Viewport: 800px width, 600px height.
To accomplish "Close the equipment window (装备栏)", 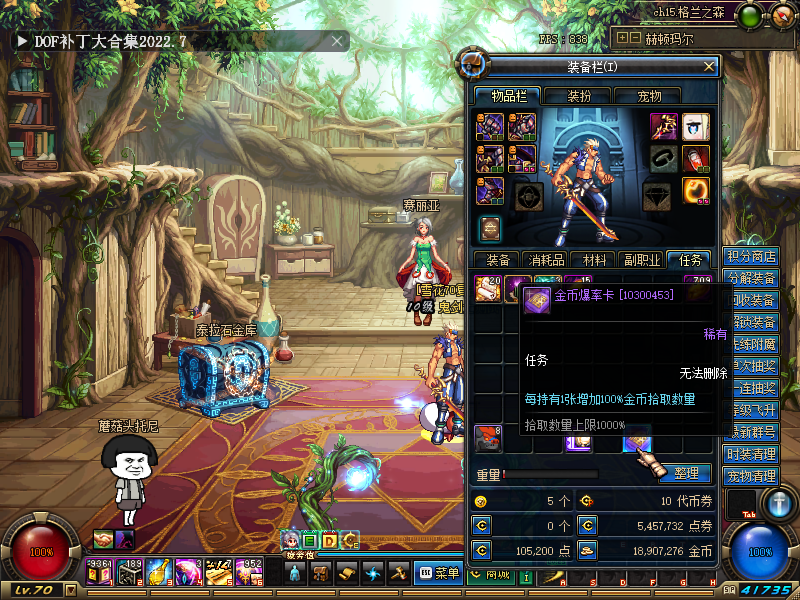I will [x=709, y=66].
